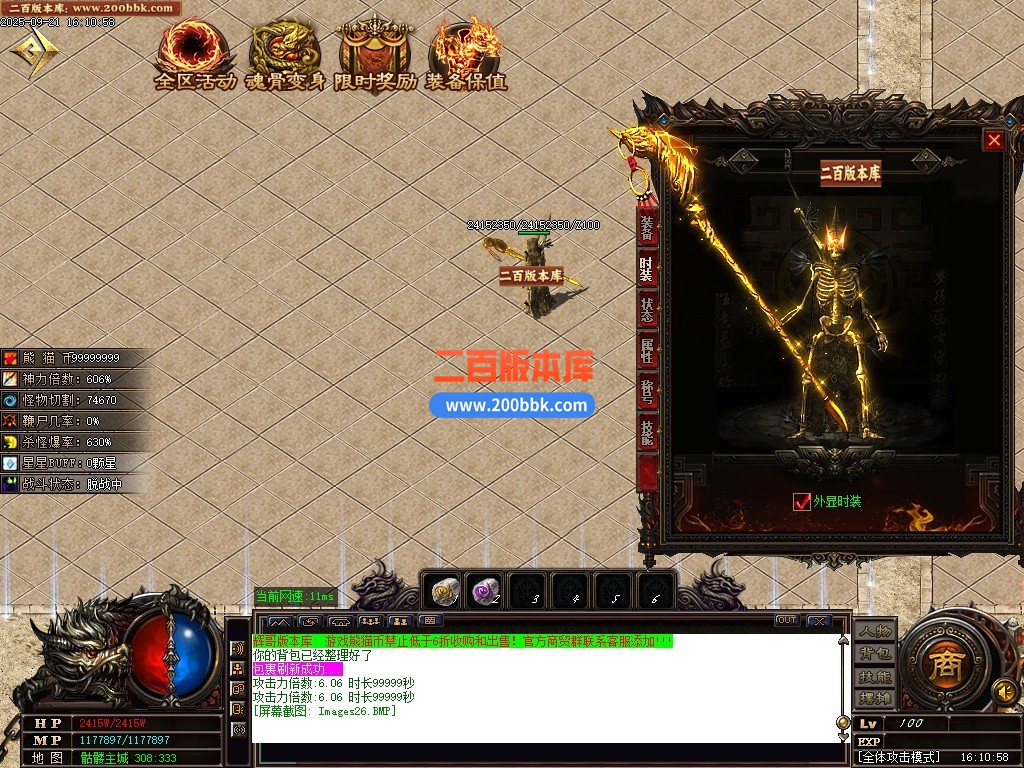The image size is (1024, 768).
Task: Switch to the 状态 status tab
Action: tap(647, 310)
